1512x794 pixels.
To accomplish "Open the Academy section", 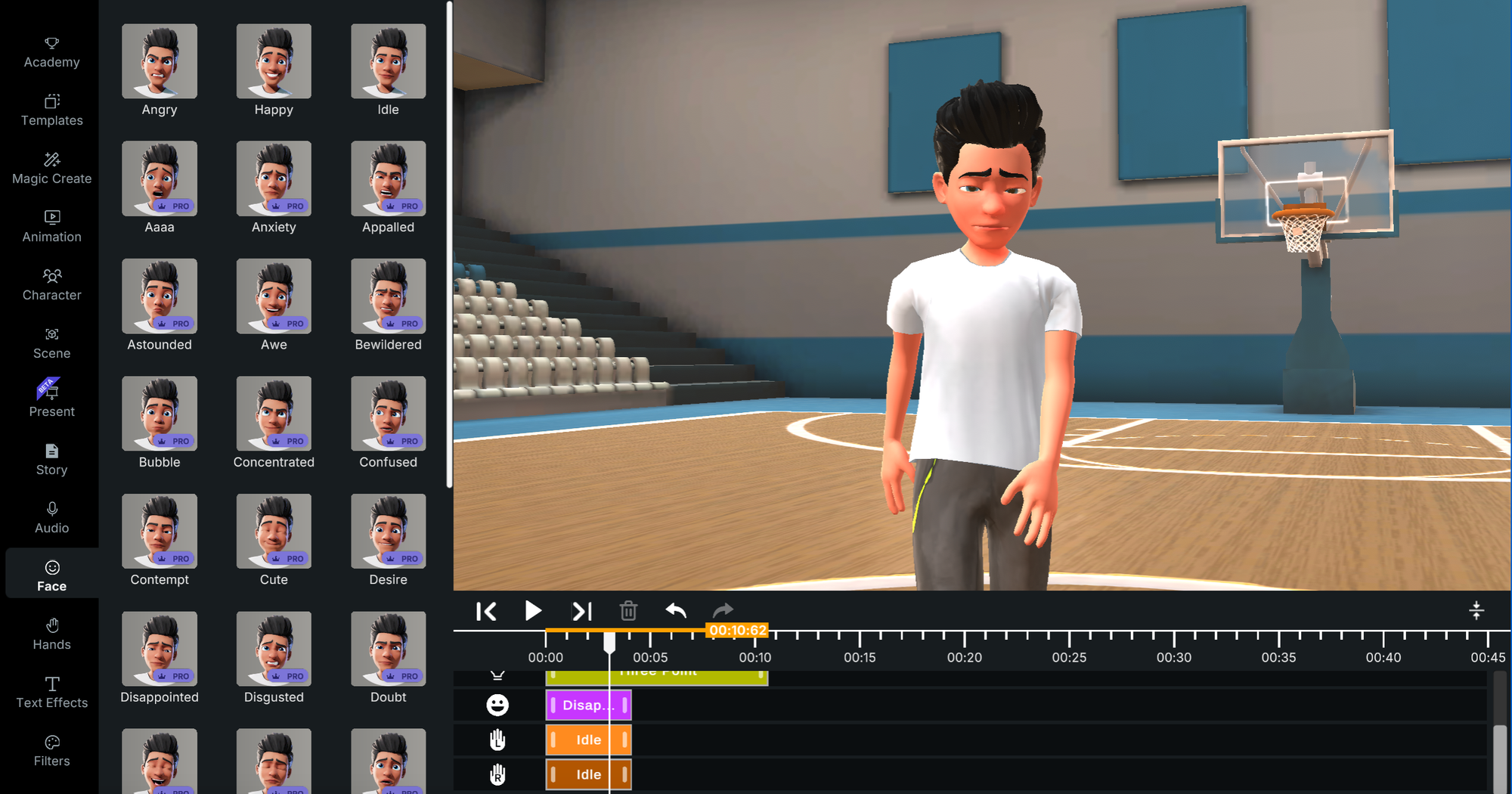I will click(51, 51).
